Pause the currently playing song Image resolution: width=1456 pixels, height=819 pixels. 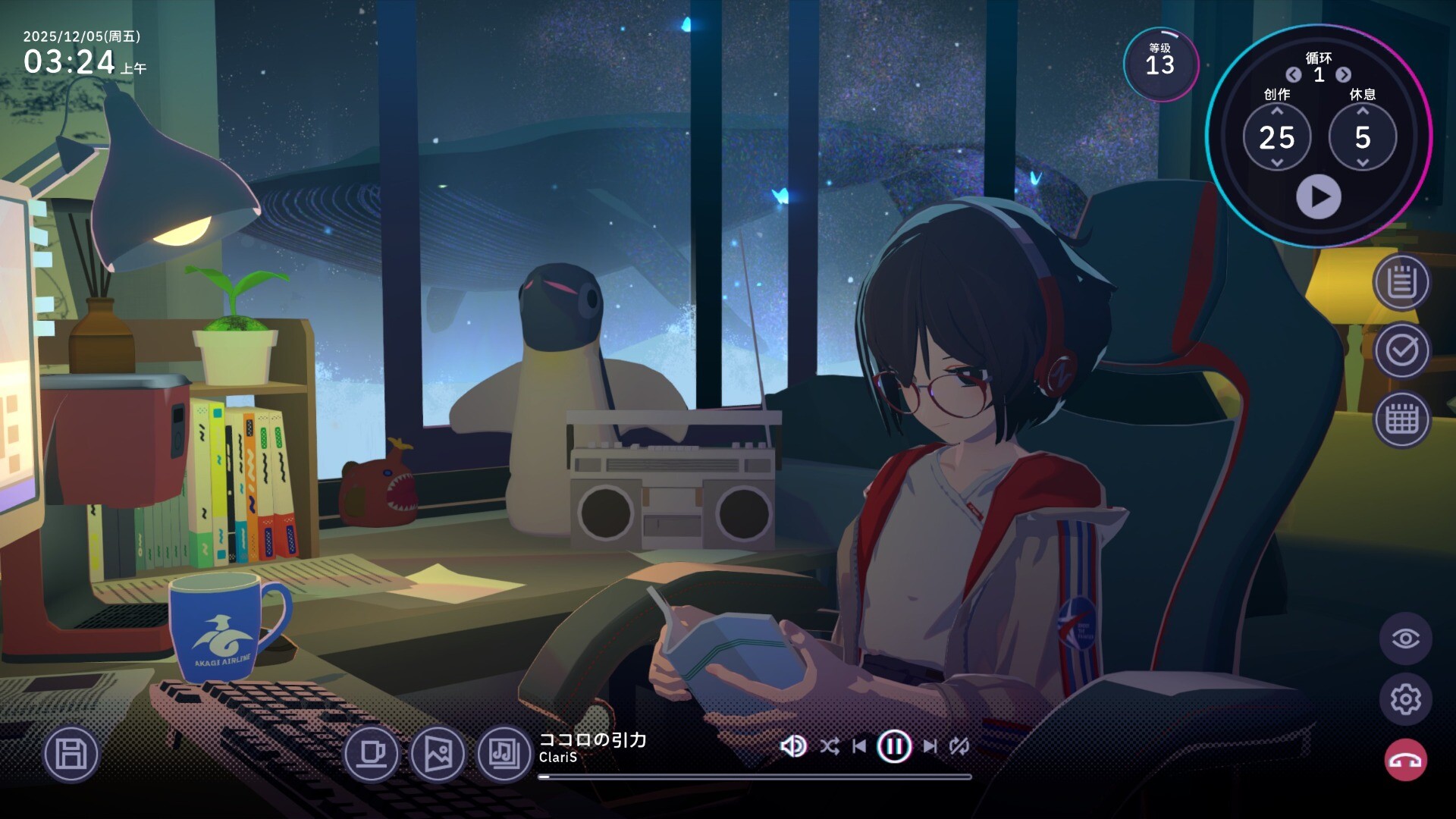[x=894, y=747]
